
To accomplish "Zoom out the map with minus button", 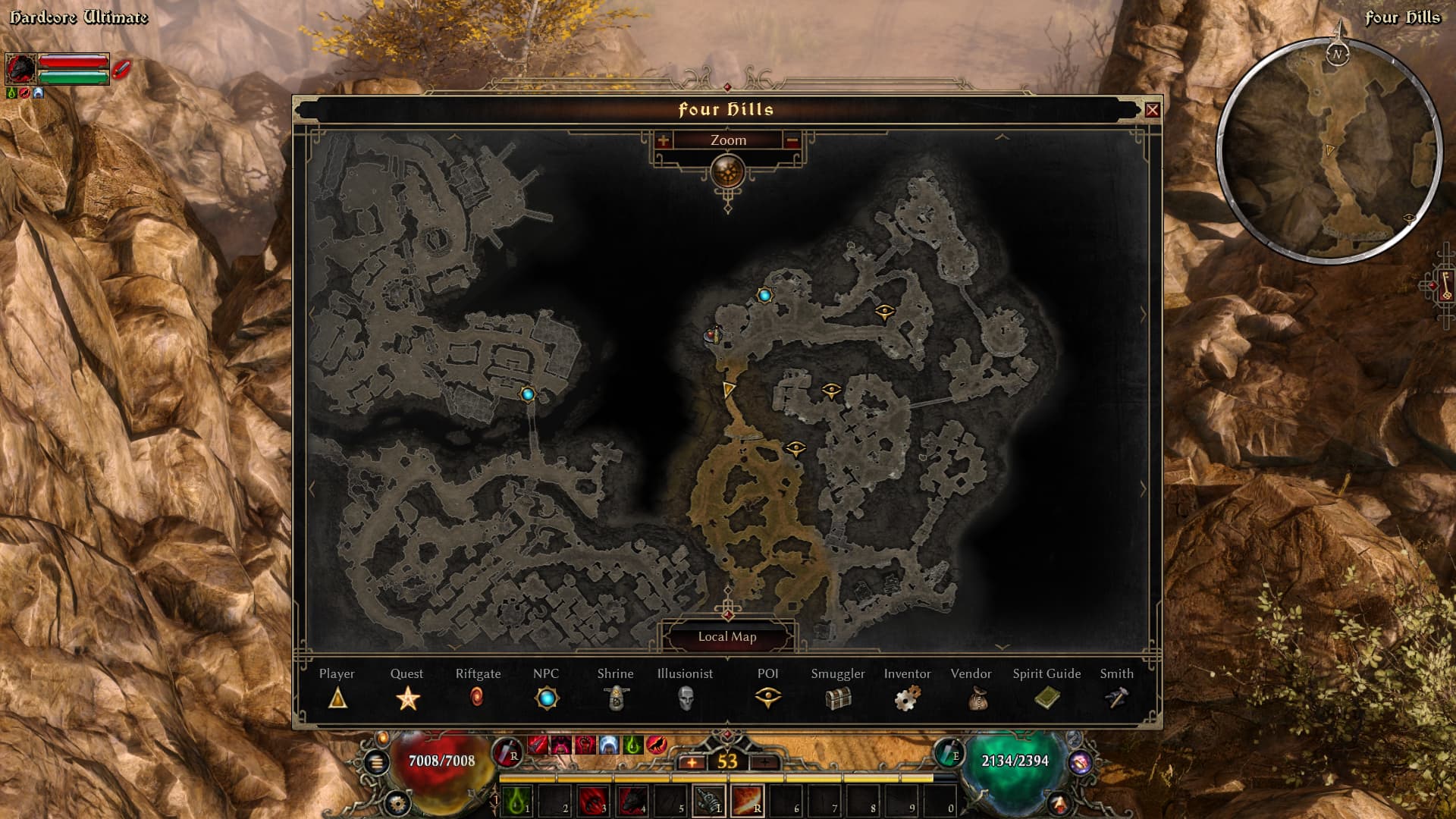I will point(792,140).
